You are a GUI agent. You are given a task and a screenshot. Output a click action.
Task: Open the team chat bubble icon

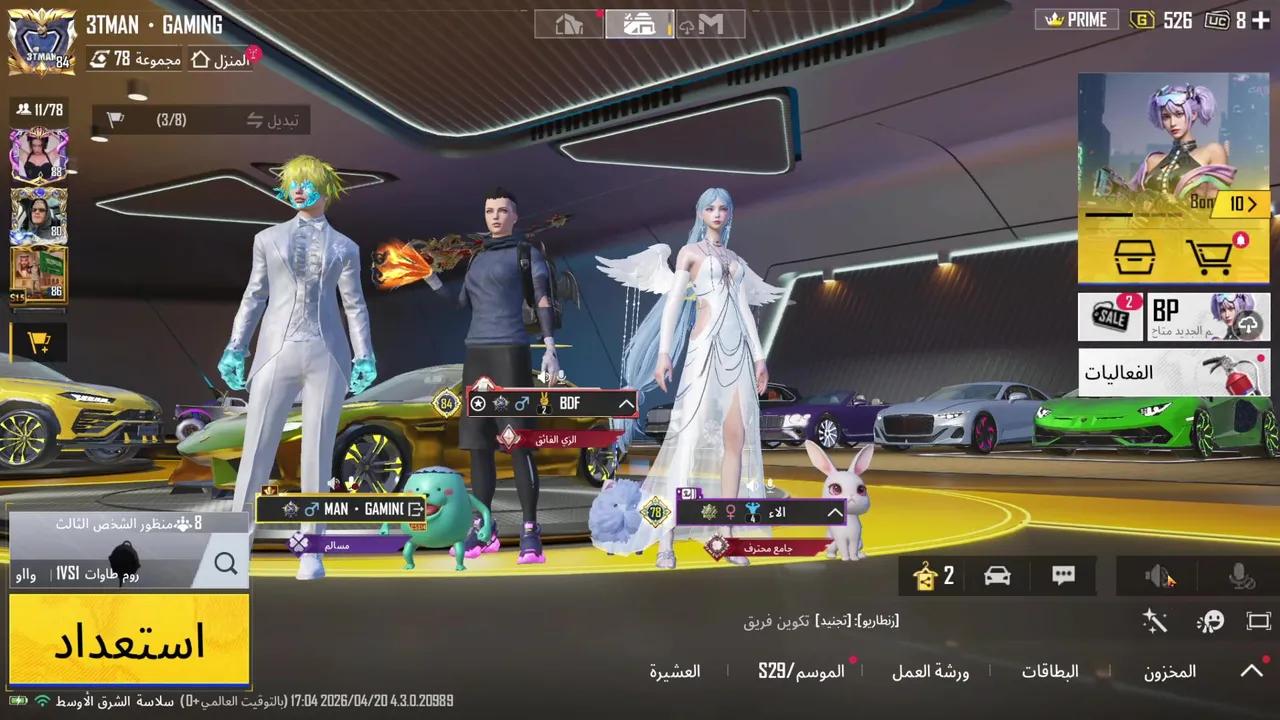(1063, 575)
